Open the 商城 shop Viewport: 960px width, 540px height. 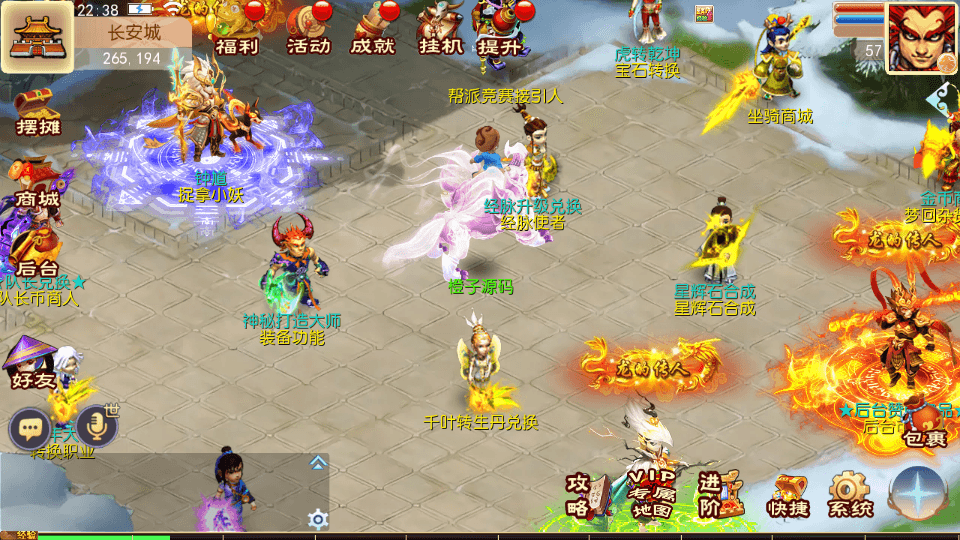pyautogui.click(x=37, y=185)
